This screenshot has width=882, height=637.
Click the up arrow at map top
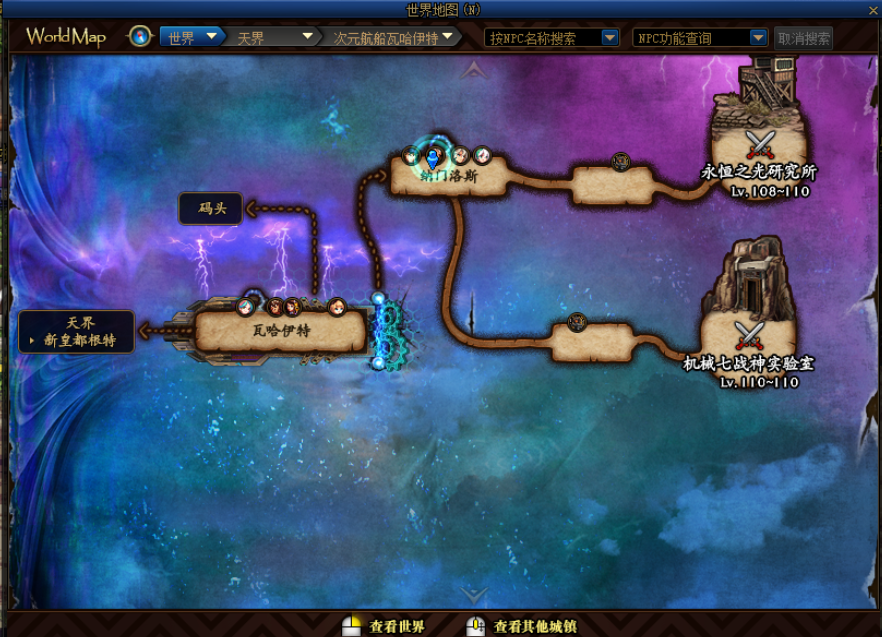(475, 69)
